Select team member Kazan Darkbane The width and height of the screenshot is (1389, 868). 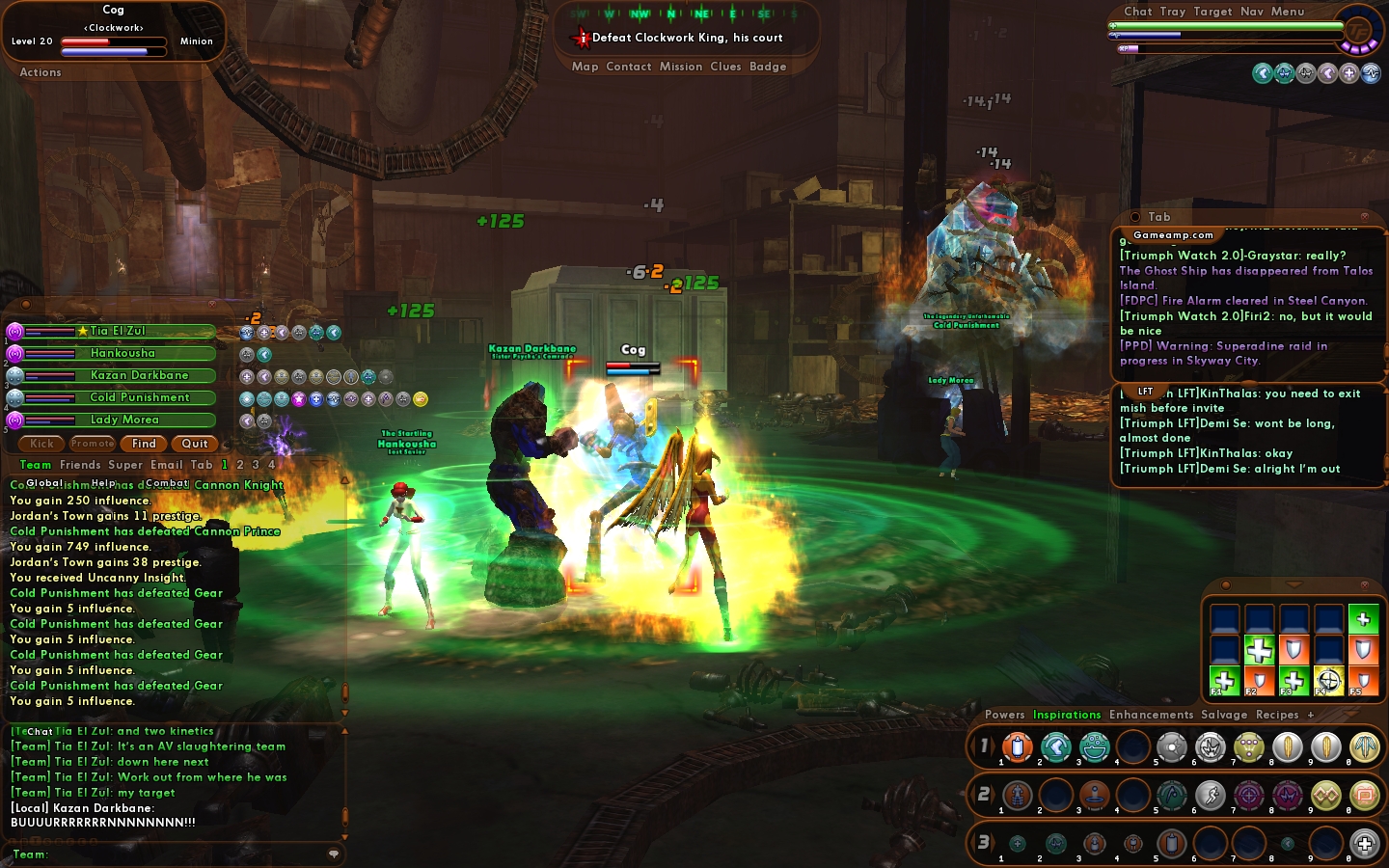pyautogui.click(x=139, y=375)
